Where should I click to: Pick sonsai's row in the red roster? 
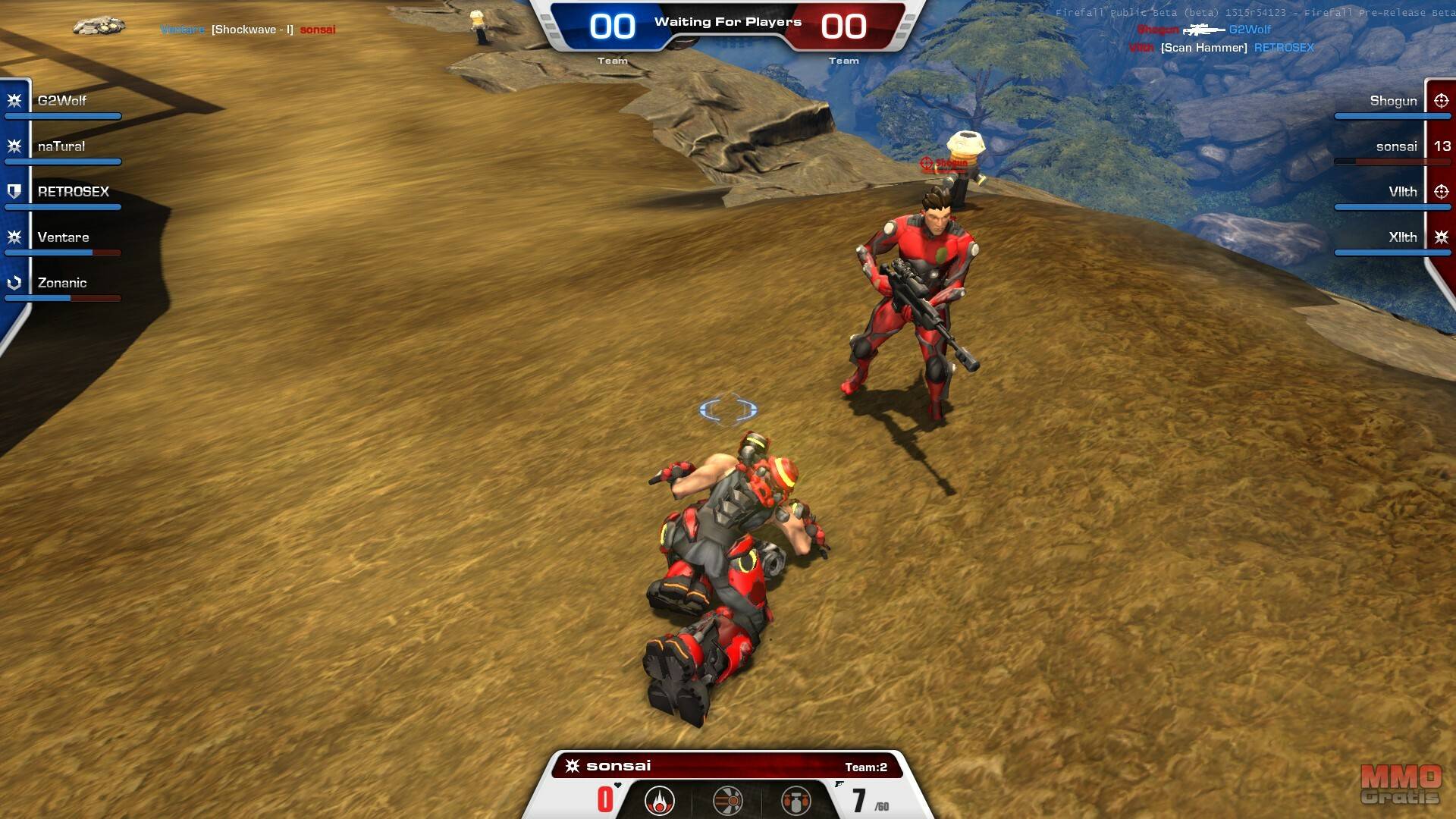(1396, 146)
